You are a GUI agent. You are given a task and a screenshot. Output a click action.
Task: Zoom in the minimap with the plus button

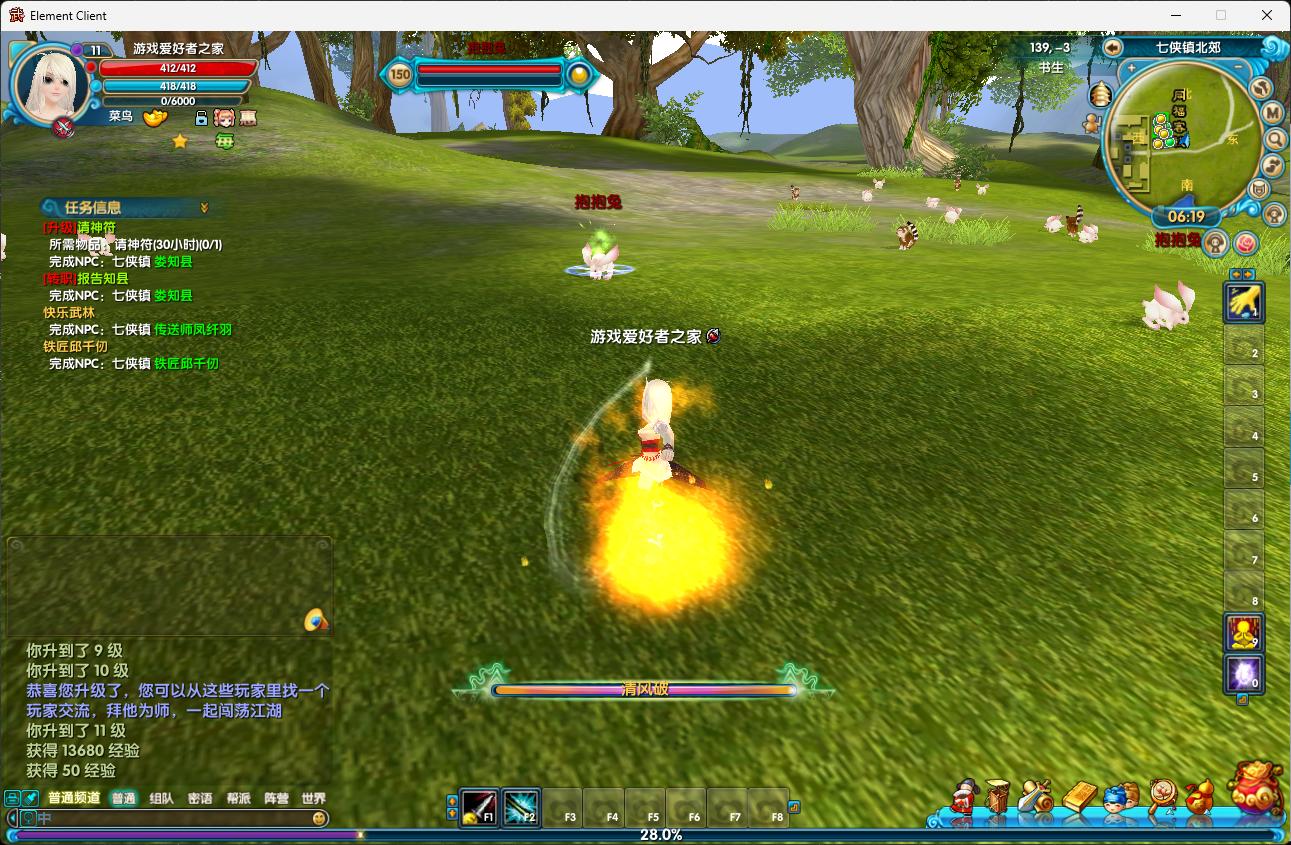click(1131, 69)
